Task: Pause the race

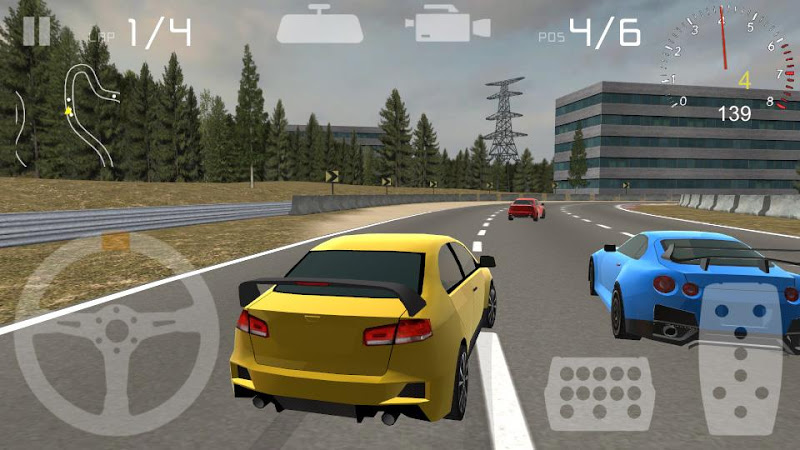Action: pos(36,30)
